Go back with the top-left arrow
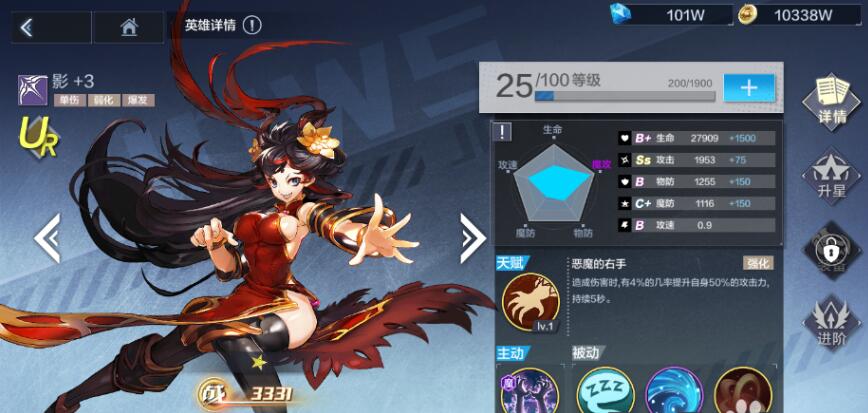This screenshot has height=413, width=868. click(27, 28)
